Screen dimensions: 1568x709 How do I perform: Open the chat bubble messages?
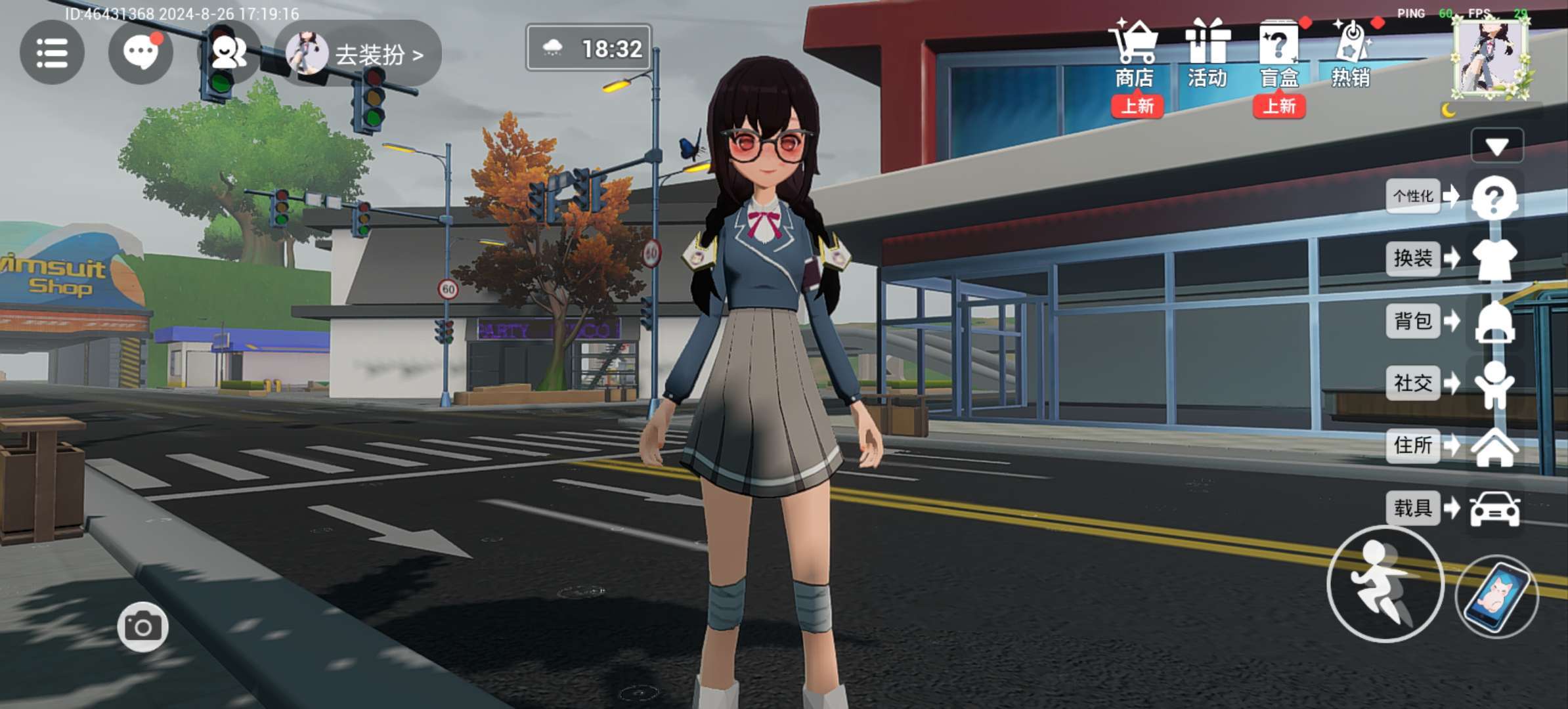(x=141, y=53)
